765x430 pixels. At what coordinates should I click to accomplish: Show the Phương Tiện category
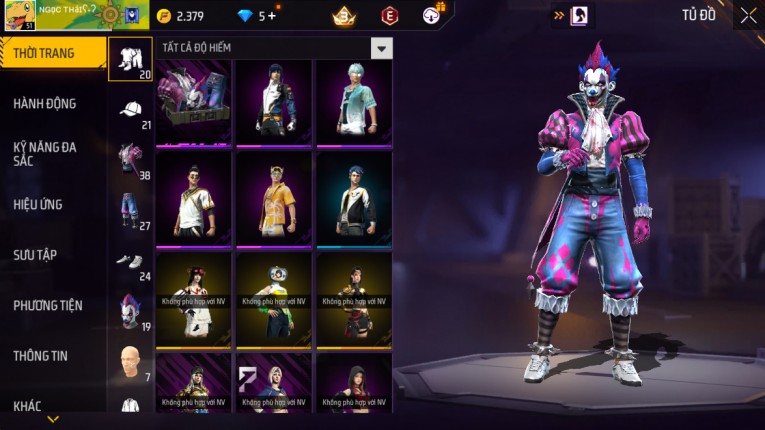(x=50, y=305)
